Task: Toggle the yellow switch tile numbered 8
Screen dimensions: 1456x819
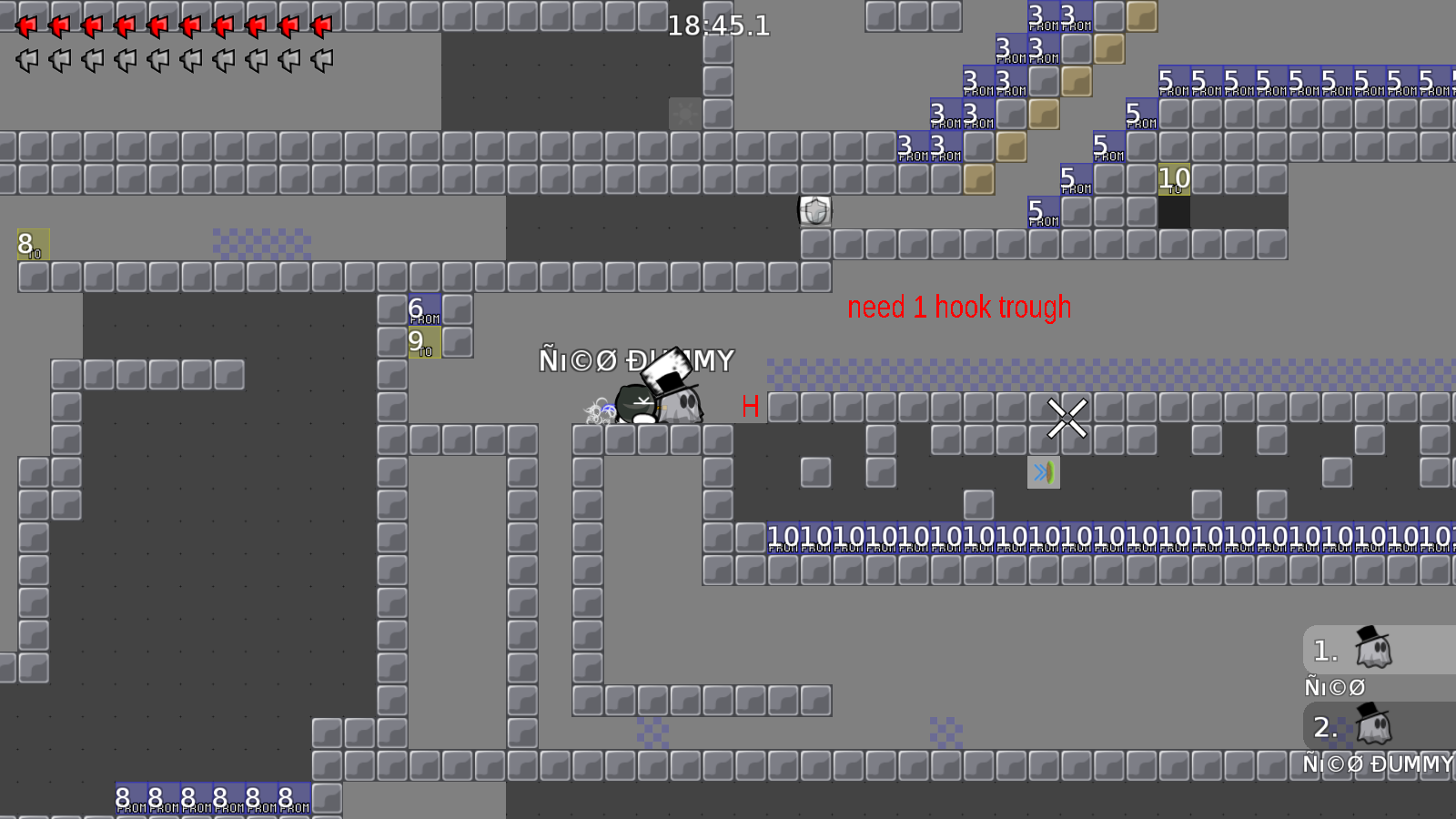Action: pyautogui.click(x=27, y=246)
